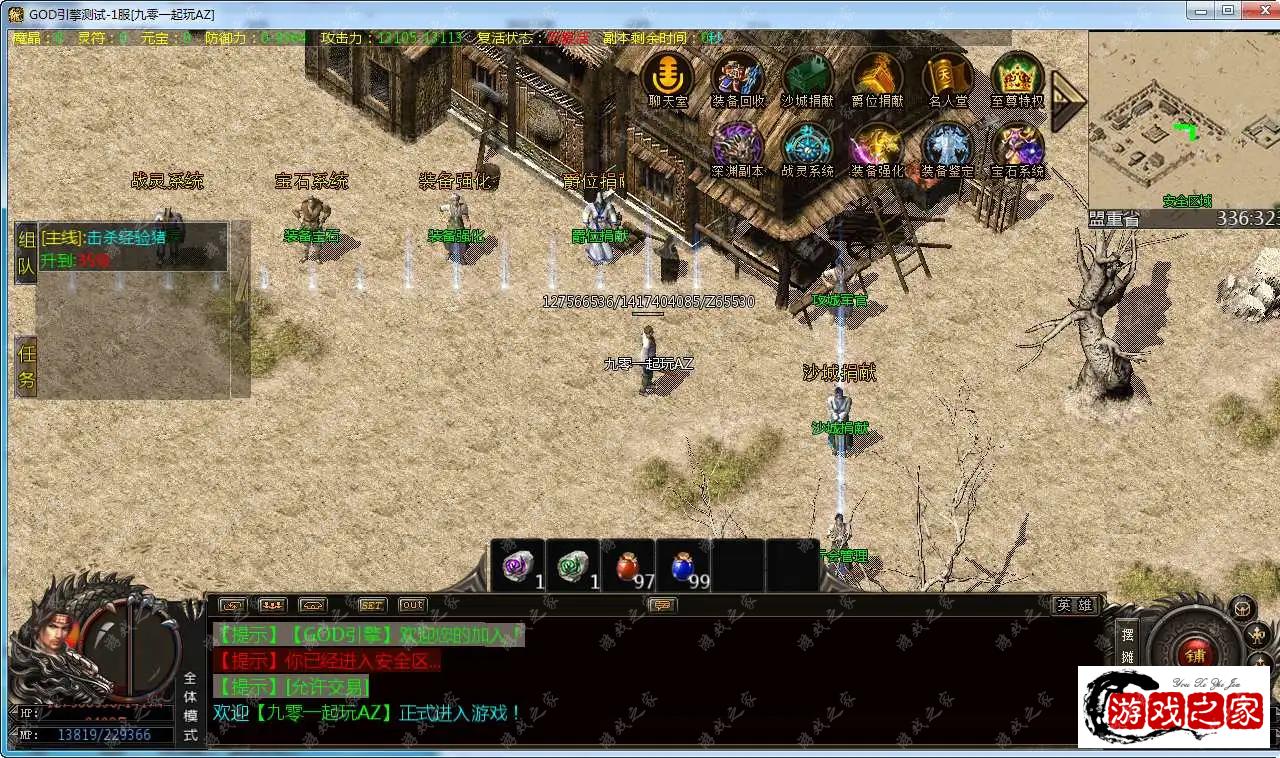Use the blue potion in the hotbar
This screenshot has height=758, width=1280.
(x=683, y=567)
